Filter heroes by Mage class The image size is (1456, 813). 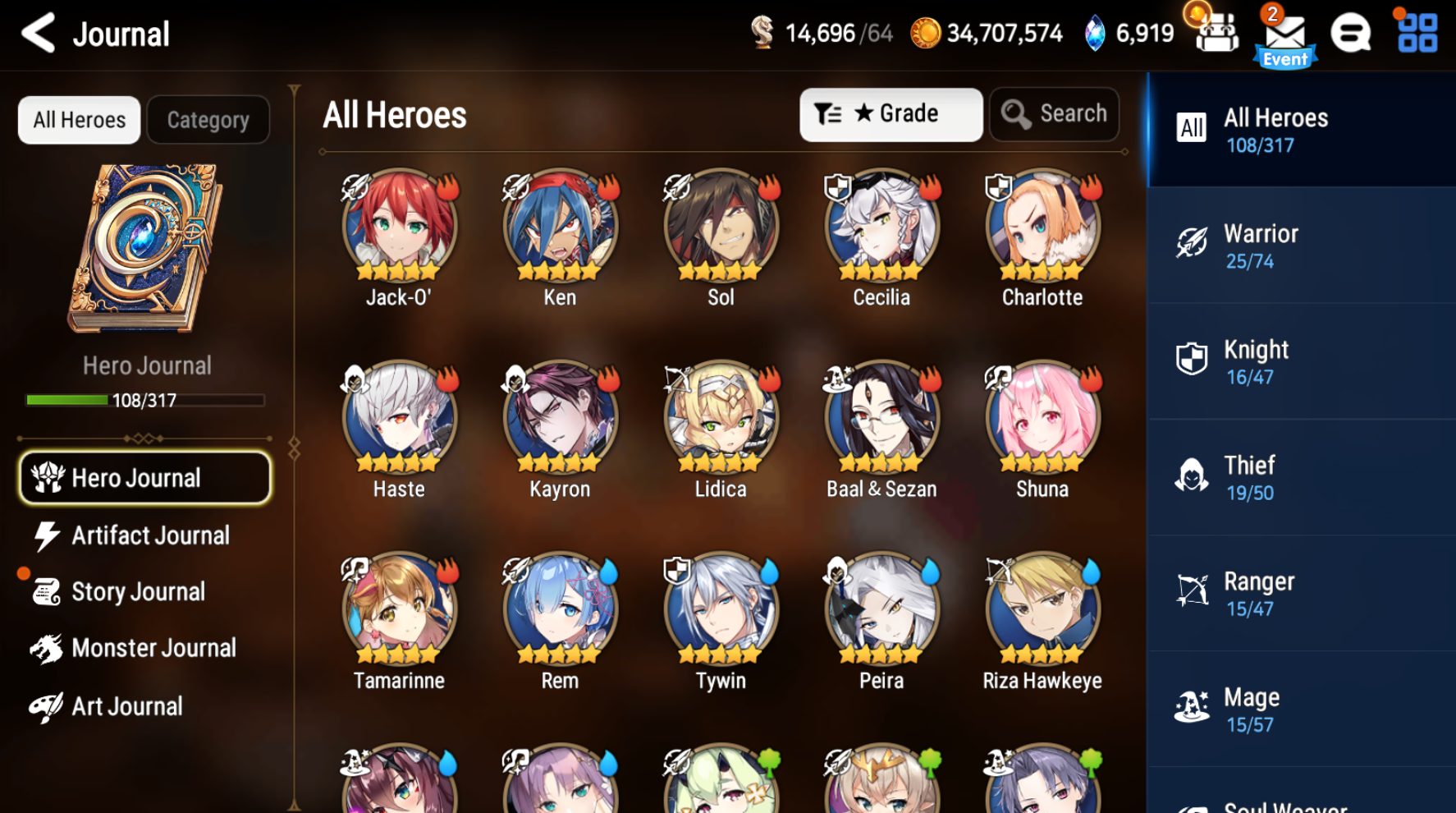[x=1299, y=709]
